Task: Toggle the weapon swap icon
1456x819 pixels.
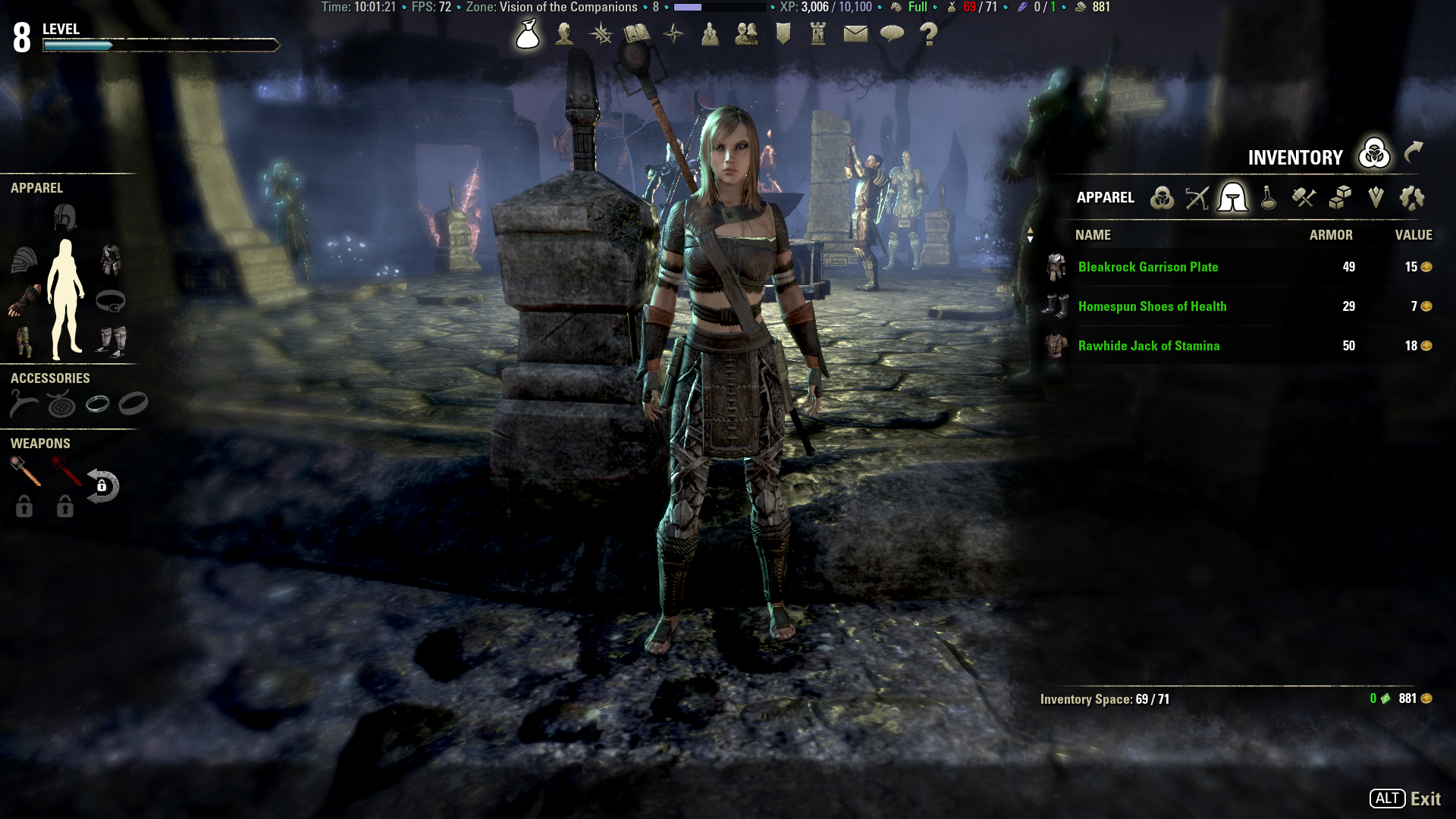Action: click(x=102, y=486)
